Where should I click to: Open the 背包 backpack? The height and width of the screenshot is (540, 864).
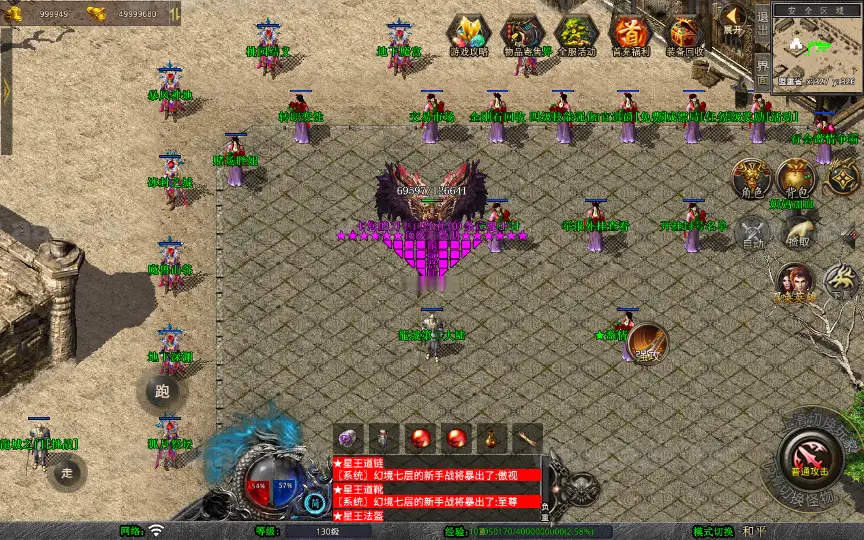[797, 177]
